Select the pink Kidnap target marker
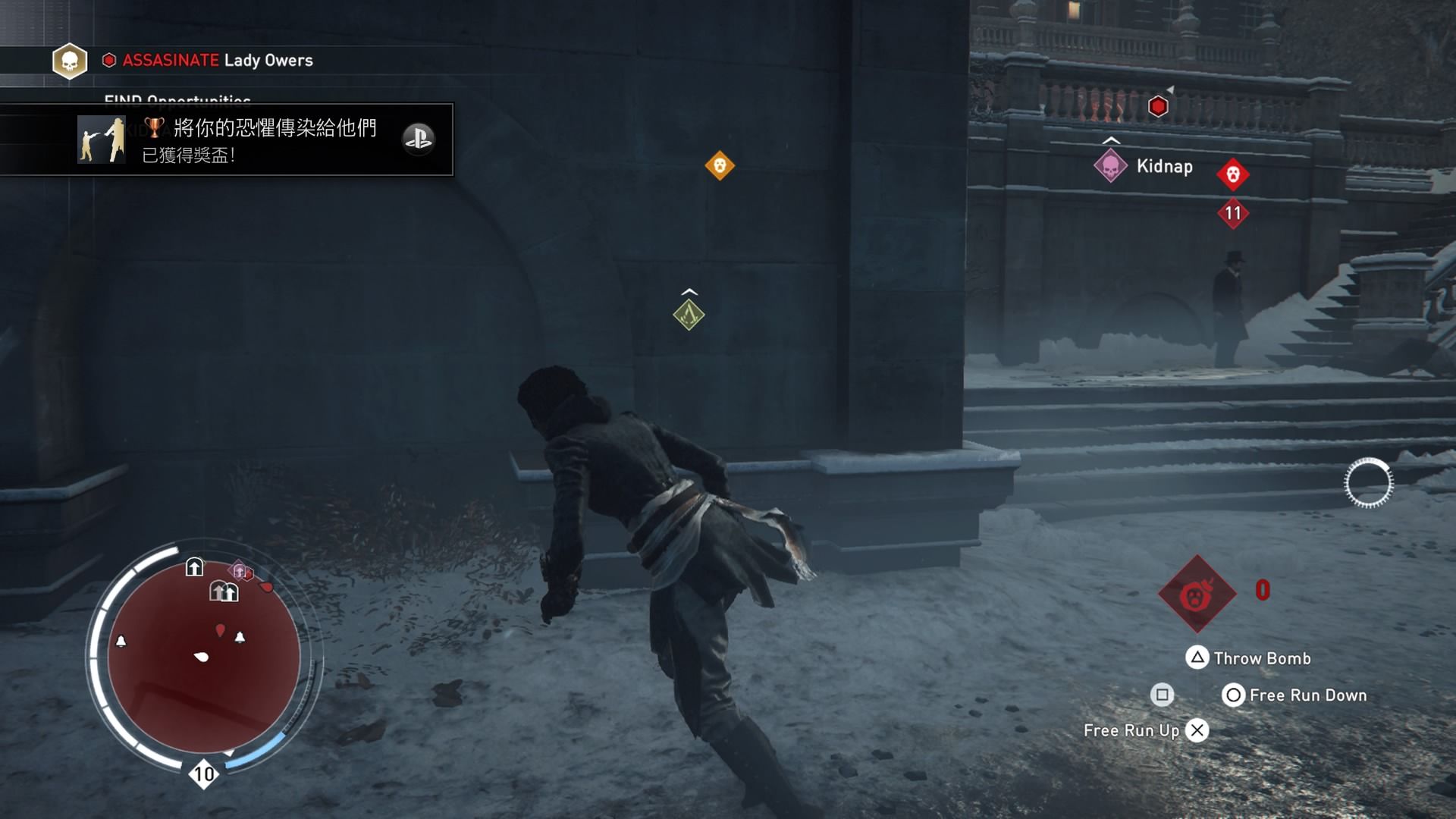 coord(1110,167)
